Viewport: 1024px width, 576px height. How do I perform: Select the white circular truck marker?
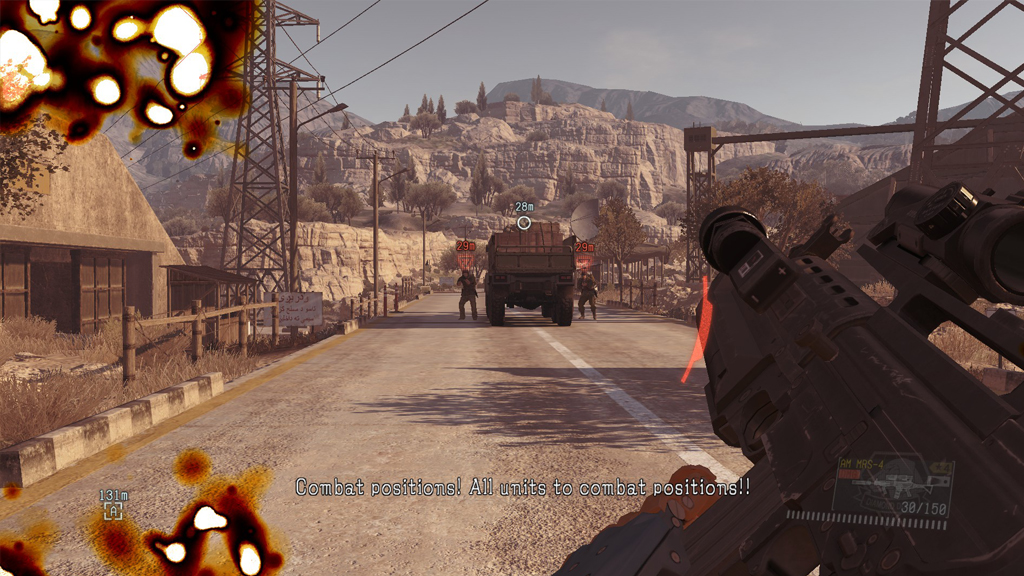click(x=523, y=223)
